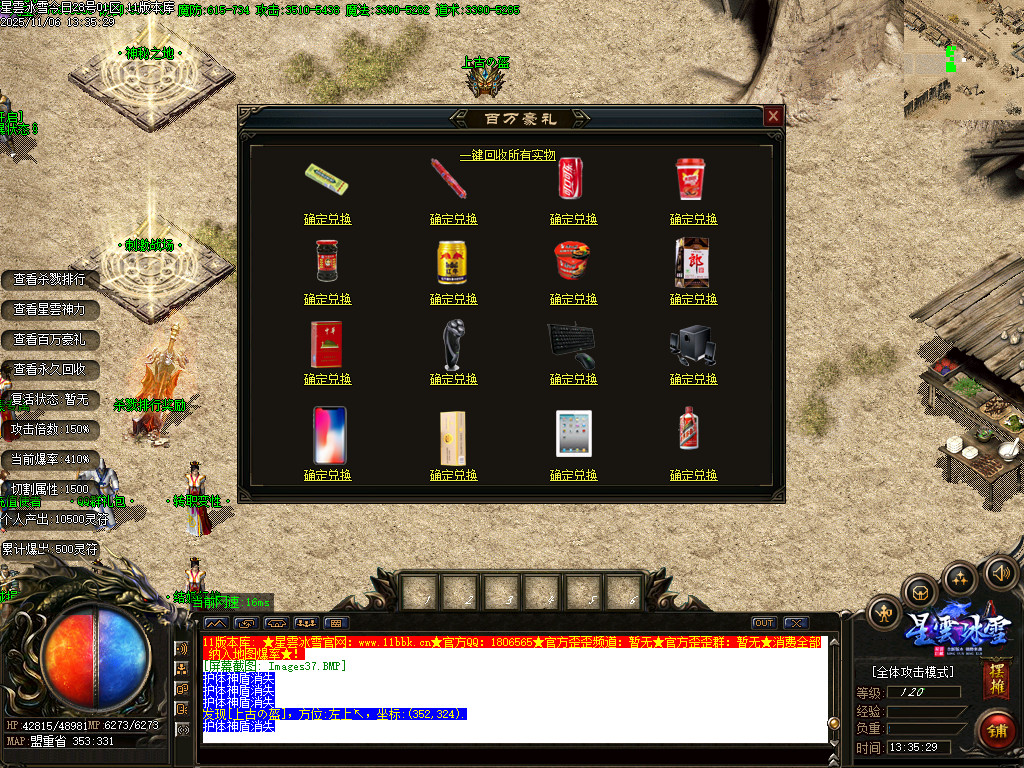Click 确定兑换 under the iPhone

[x=327, y=475]
